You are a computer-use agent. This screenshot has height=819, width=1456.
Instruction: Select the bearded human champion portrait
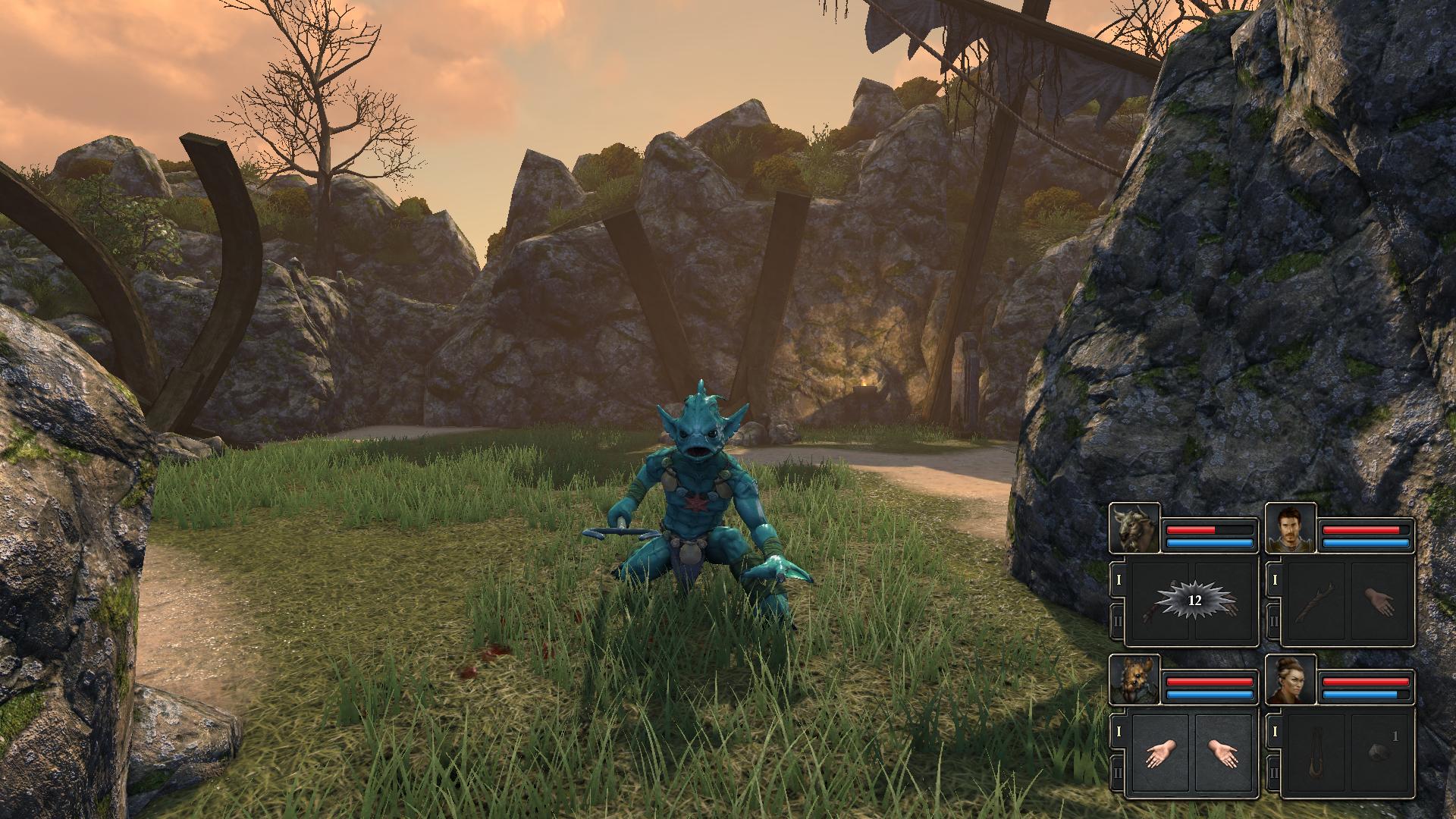tap(1291, 529)
